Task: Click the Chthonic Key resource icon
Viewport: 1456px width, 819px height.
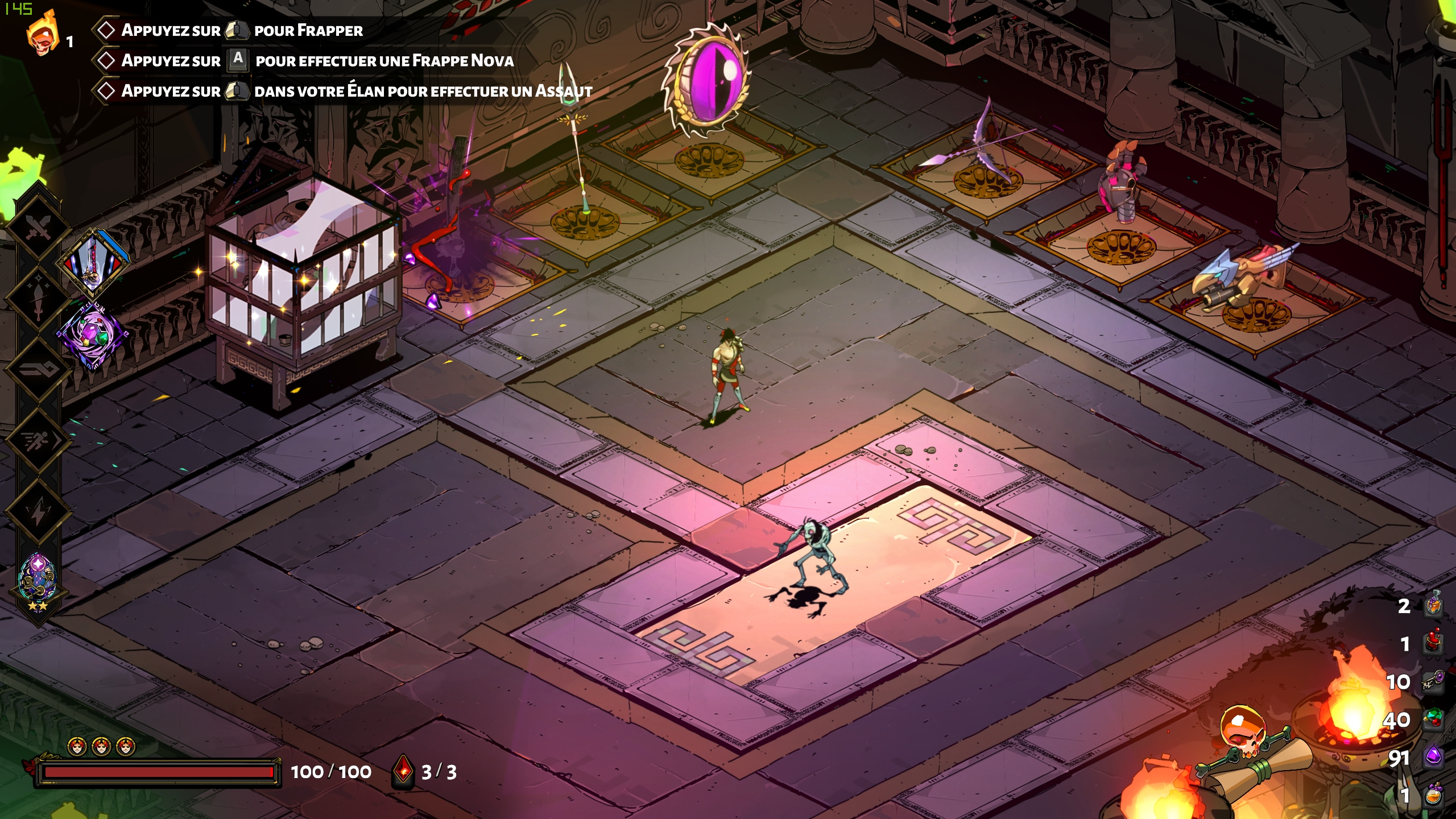Action: [1434, 681]
